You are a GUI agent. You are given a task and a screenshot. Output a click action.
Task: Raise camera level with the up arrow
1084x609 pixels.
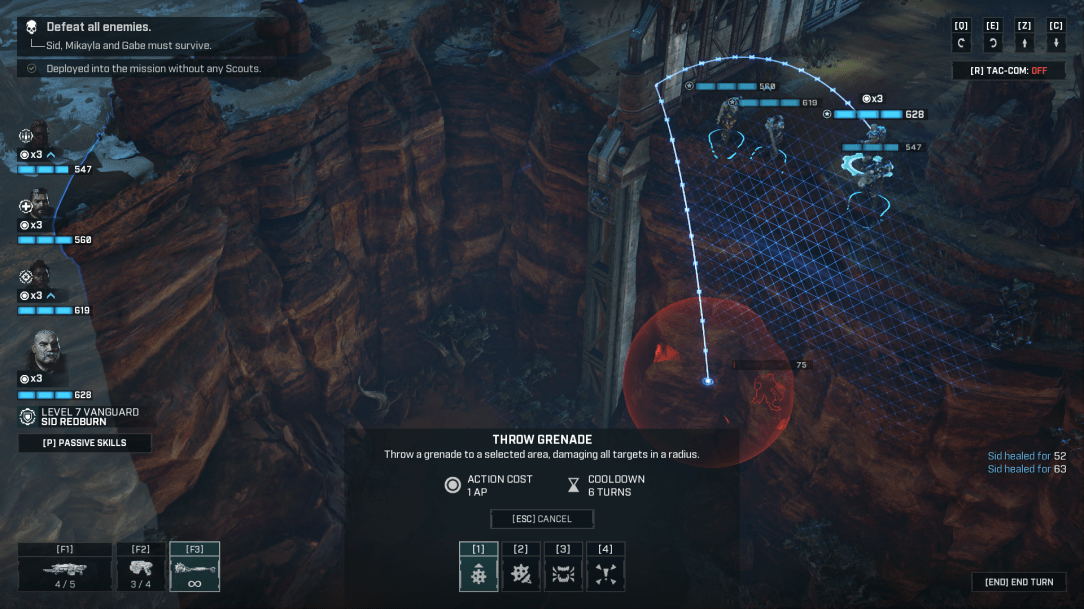(1024, 43)
